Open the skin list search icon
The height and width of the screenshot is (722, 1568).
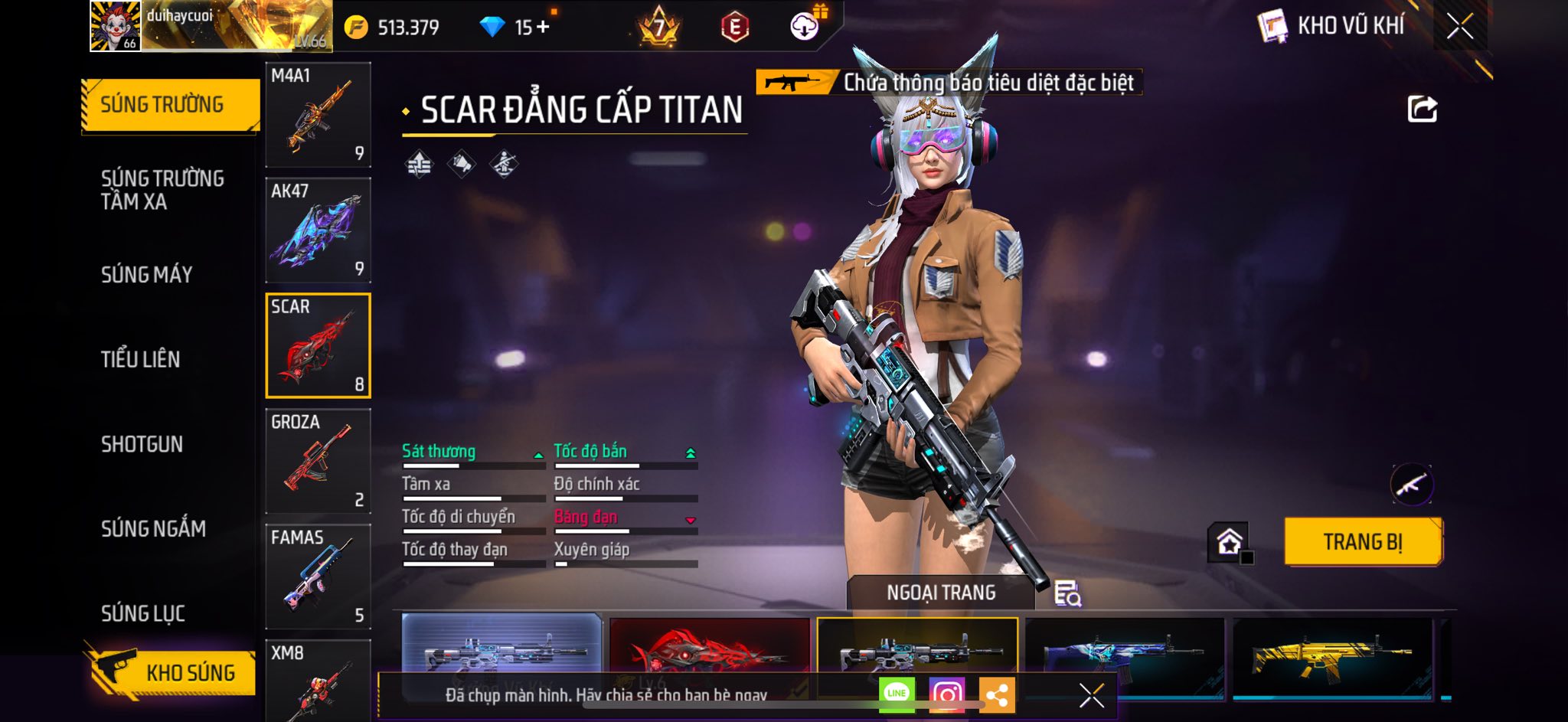[x=1067, y=593]
